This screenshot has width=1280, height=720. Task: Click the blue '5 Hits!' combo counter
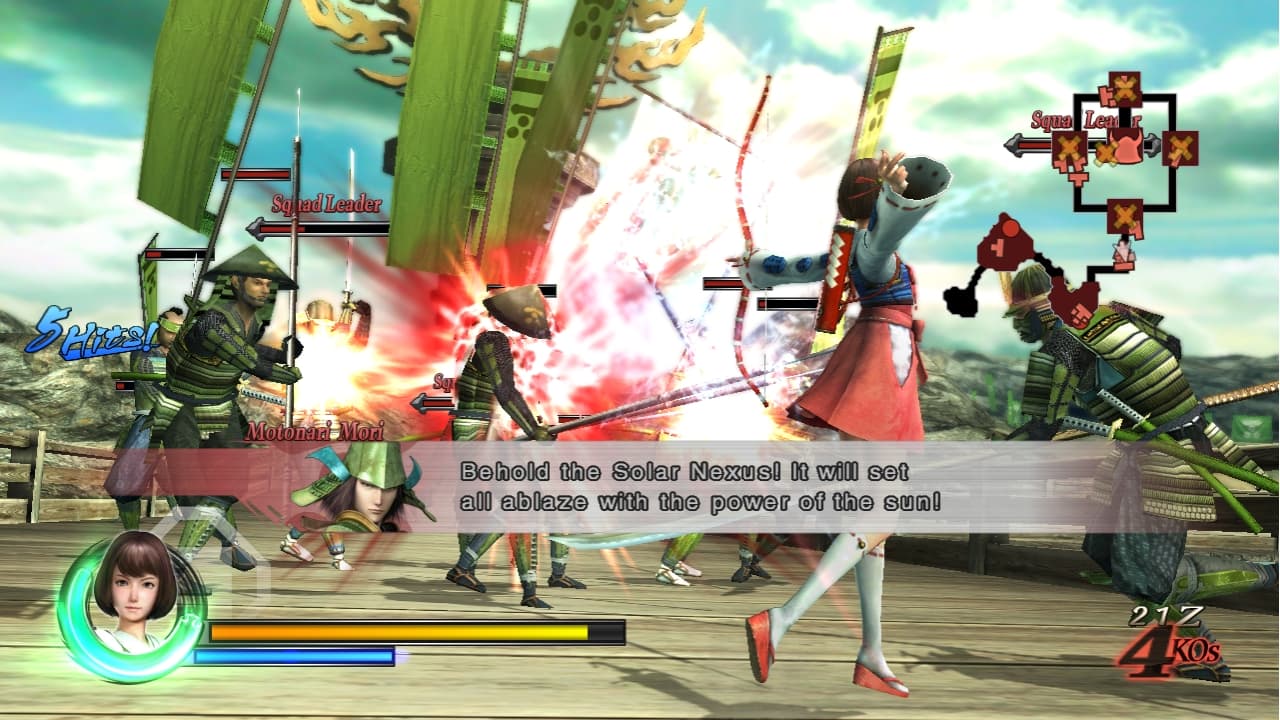89,332
